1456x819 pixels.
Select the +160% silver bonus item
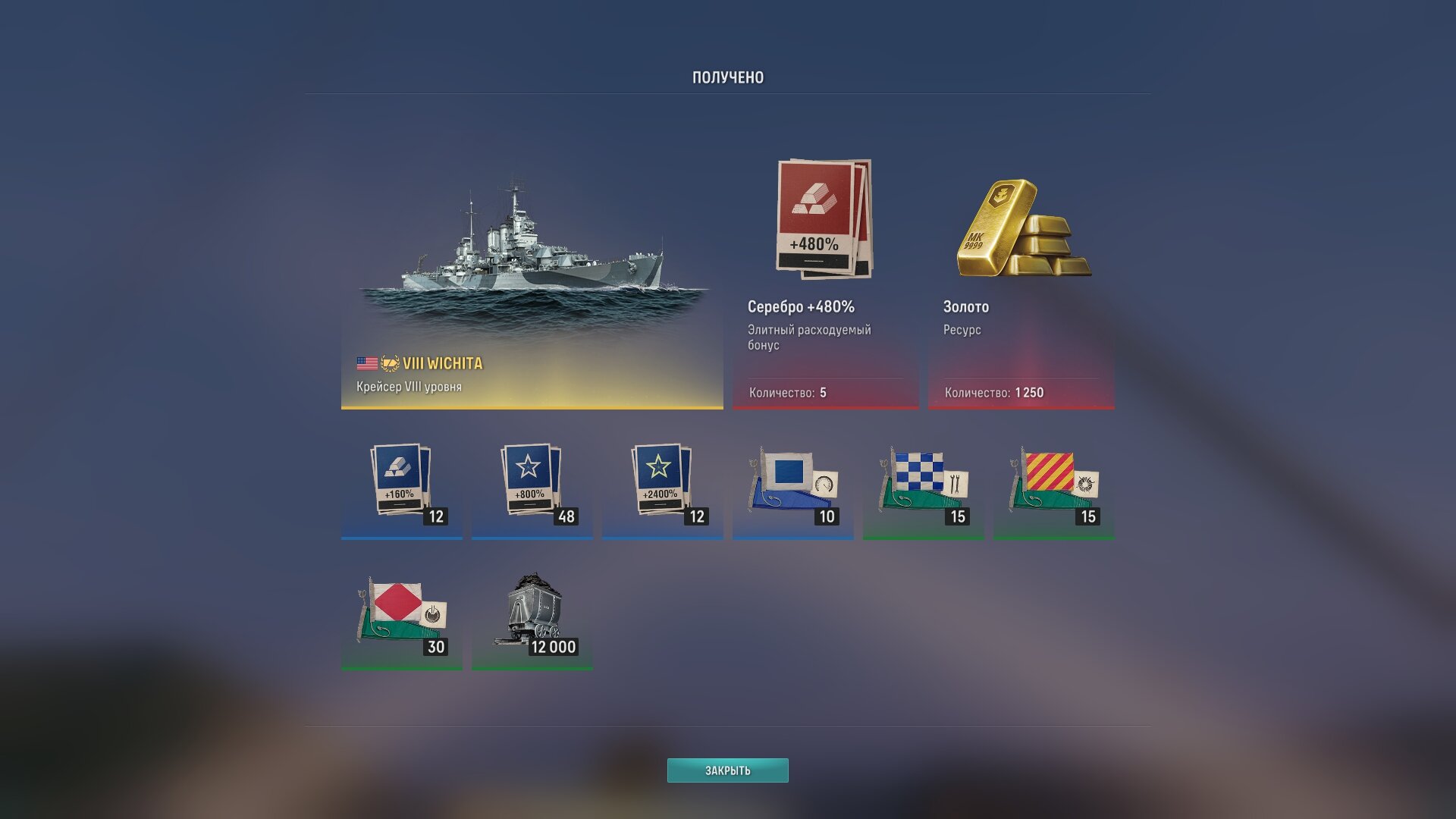[x=401, y=485]
